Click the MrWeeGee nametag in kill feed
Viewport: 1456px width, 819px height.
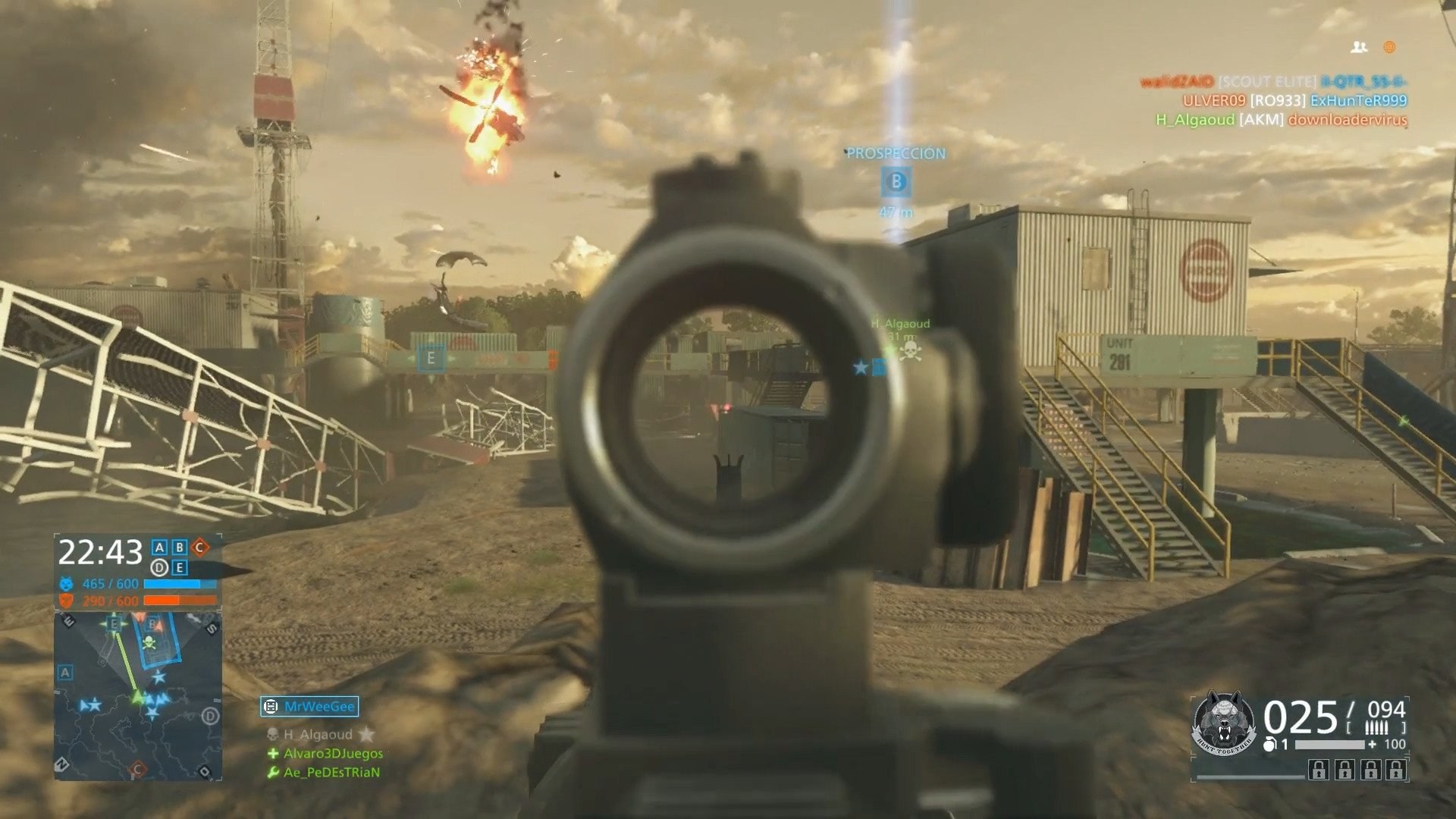coord(318,705)
